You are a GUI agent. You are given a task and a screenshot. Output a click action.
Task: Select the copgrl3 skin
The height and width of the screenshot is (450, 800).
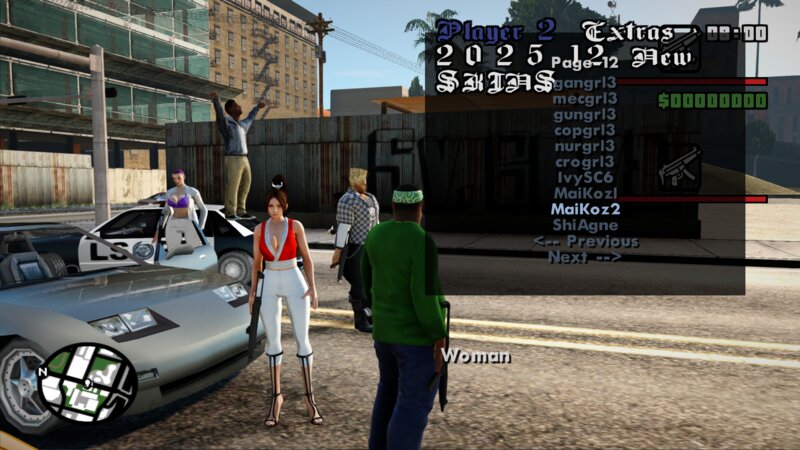point(585,130)
